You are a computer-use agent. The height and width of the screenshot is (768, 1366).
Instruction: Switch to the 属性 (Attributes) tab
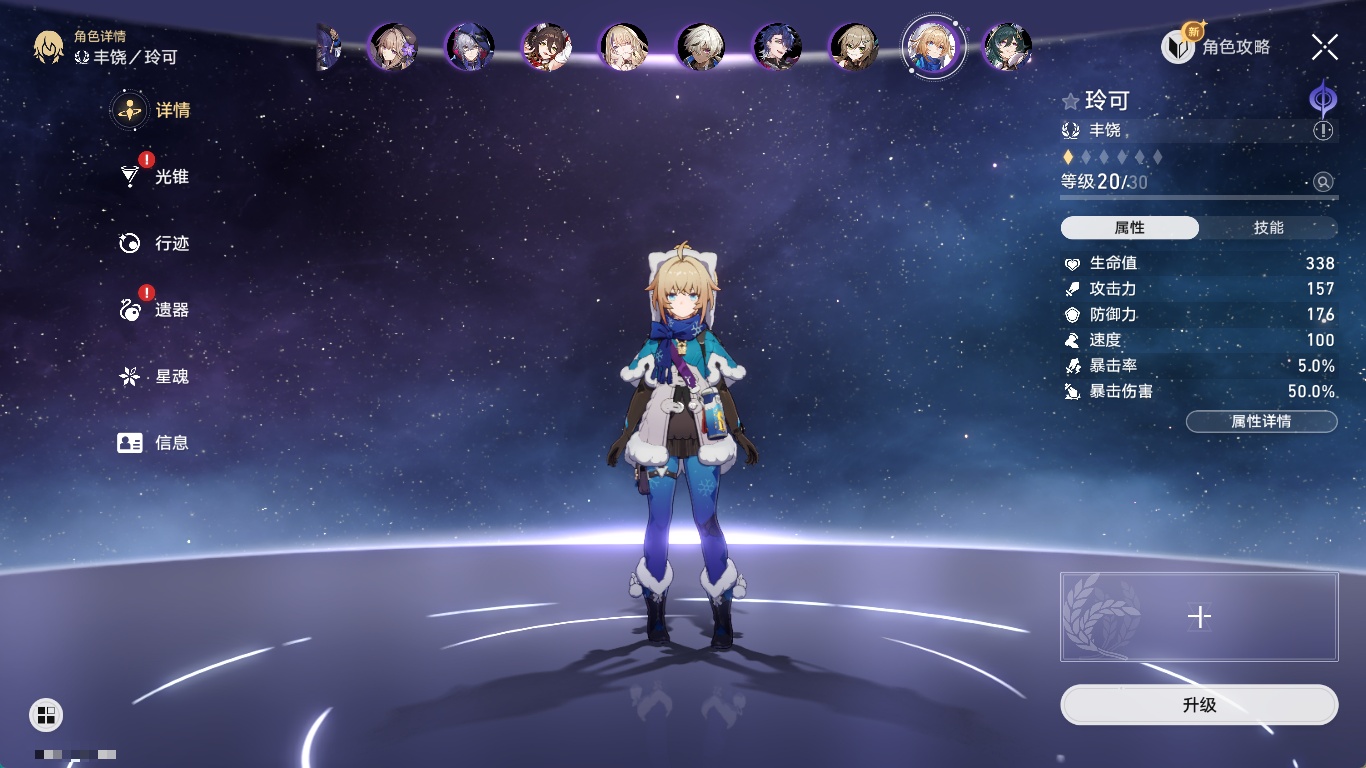pyautogui.click(x=1130, y=228)
